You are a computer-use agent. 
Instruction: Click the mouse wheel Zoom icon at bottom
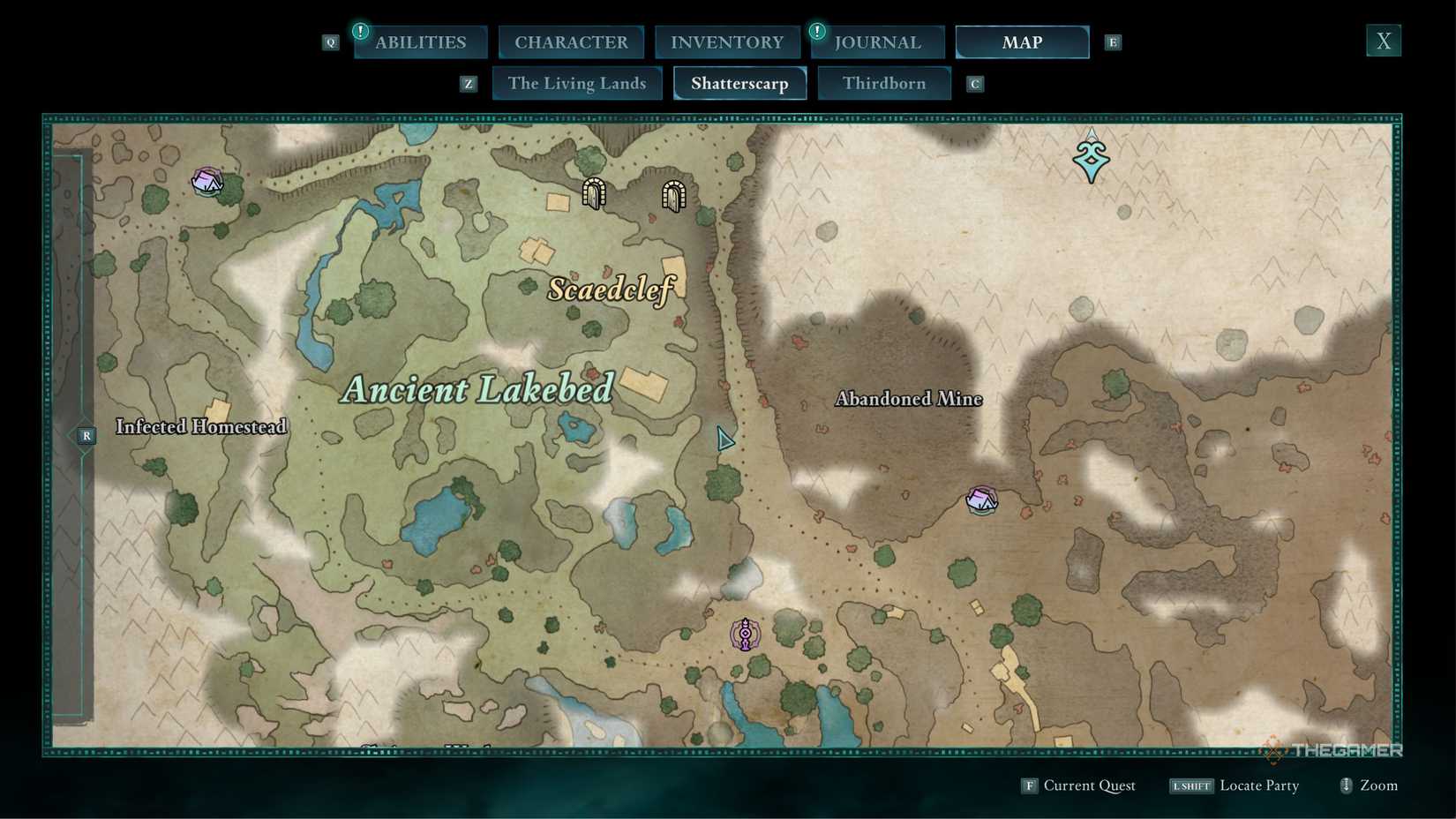pos(1345,785)
